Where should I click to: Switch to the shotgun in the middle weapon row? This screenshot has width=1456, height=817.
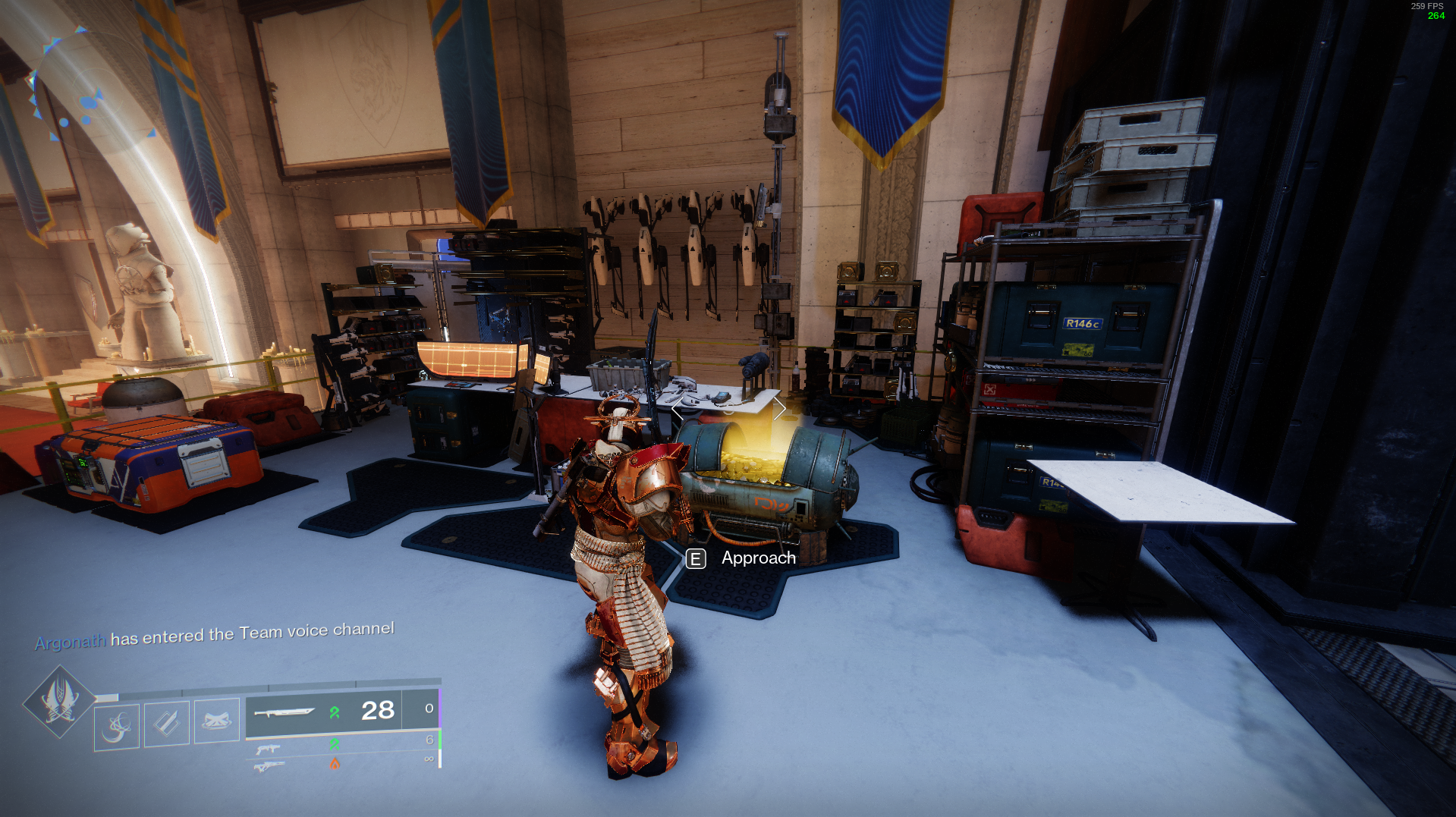[x=268, y=749]
